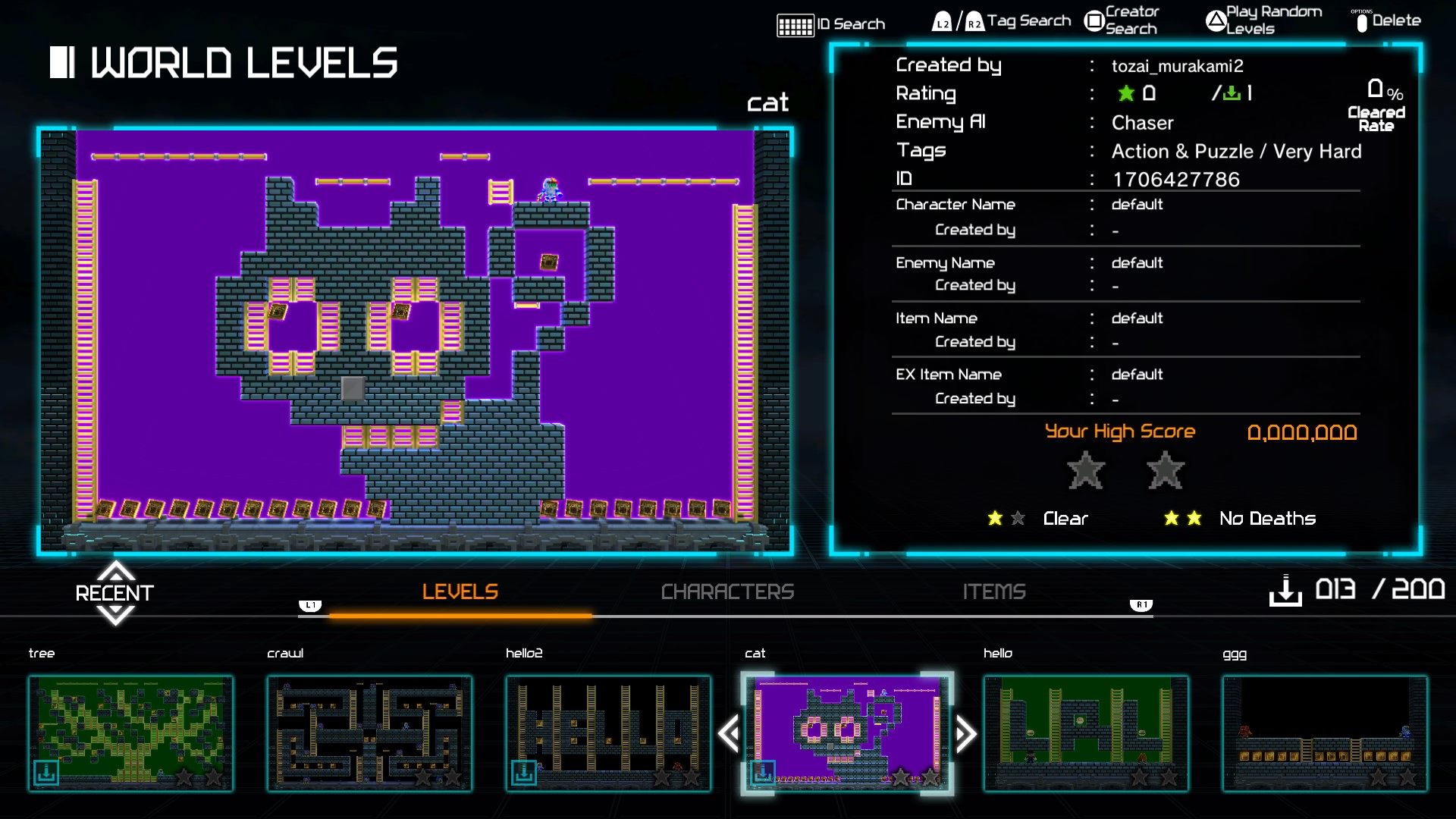Click the left arrow beside the cat thumbnail
This screenshot has height=819, width=1456.
pos(730,734)
